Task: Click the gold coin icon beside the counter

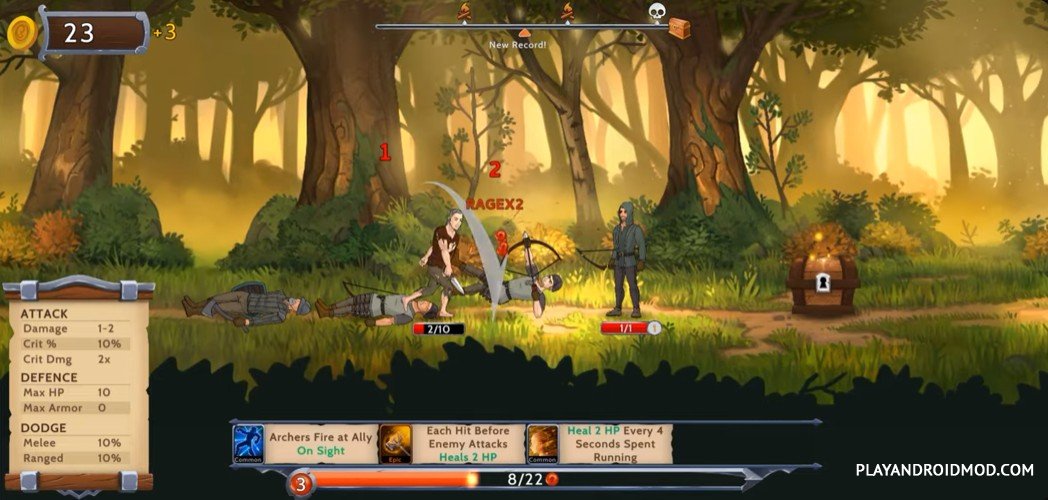Action: pyautogui.click(x=21, y=33)
